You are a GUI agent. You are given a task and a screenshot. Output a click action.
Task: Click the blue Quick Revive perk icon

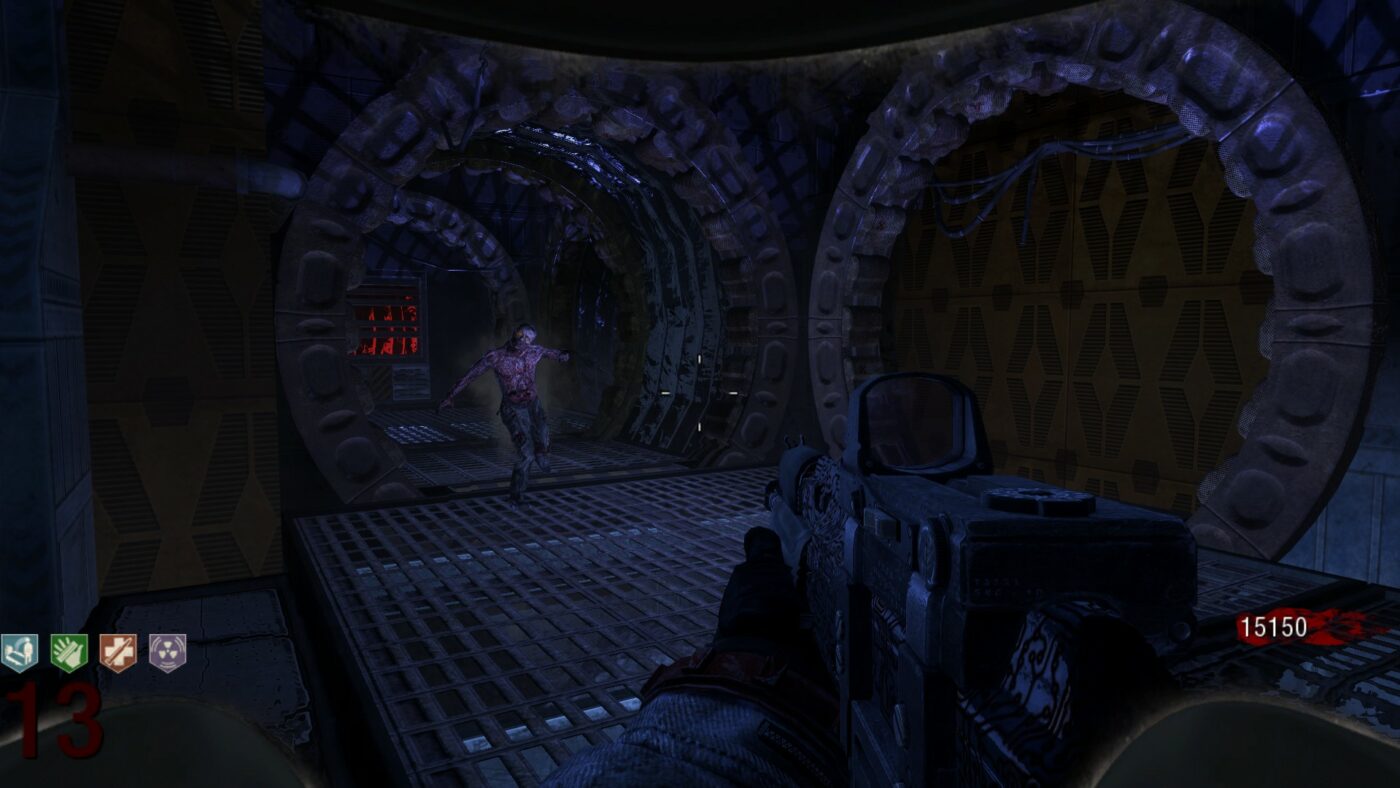click(19, 653)
